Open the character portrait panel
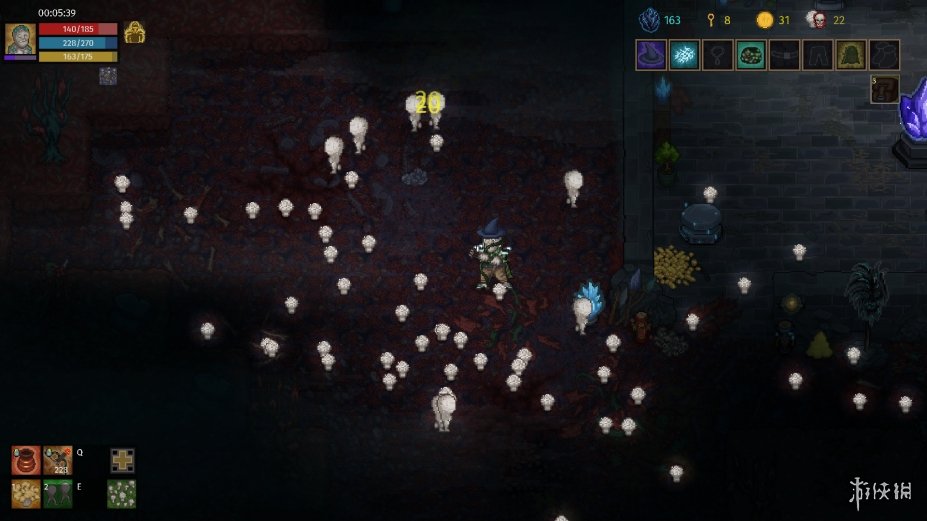Screen dimensions: 927x521 click(x=20, y=39)
